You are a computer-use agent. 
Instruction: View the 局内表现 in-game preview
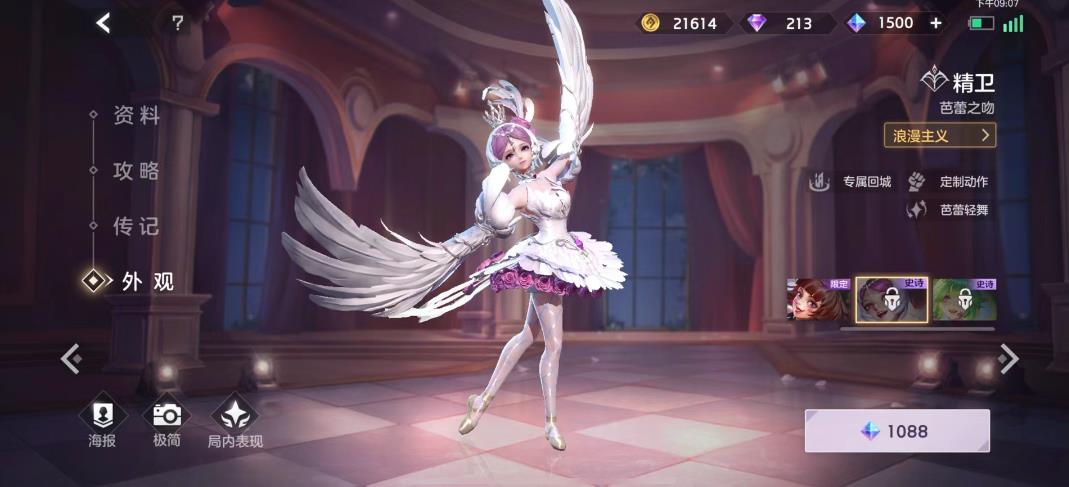[x=234, y=424]
